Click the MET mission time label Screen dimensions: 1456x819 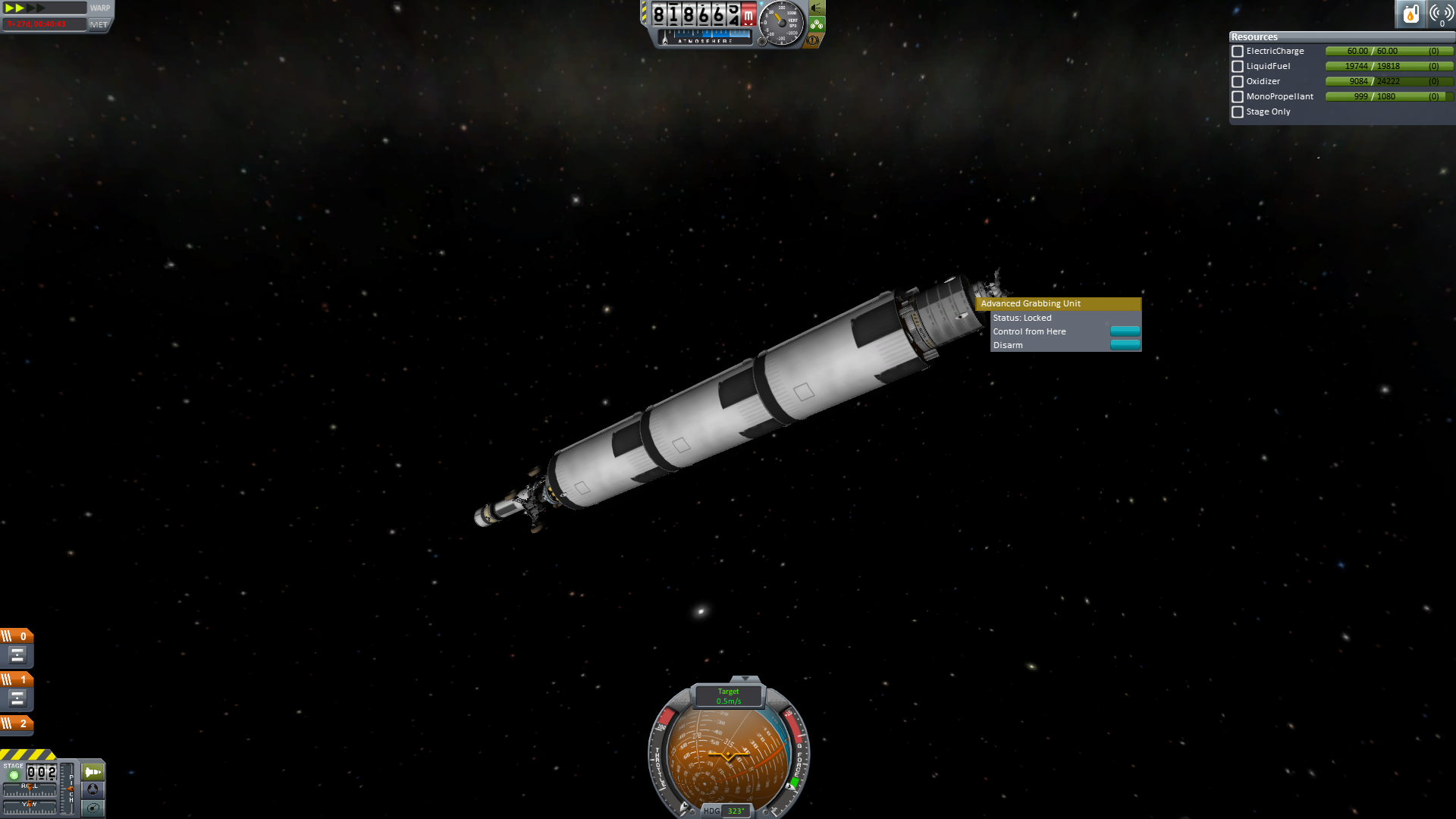[99, 24]
